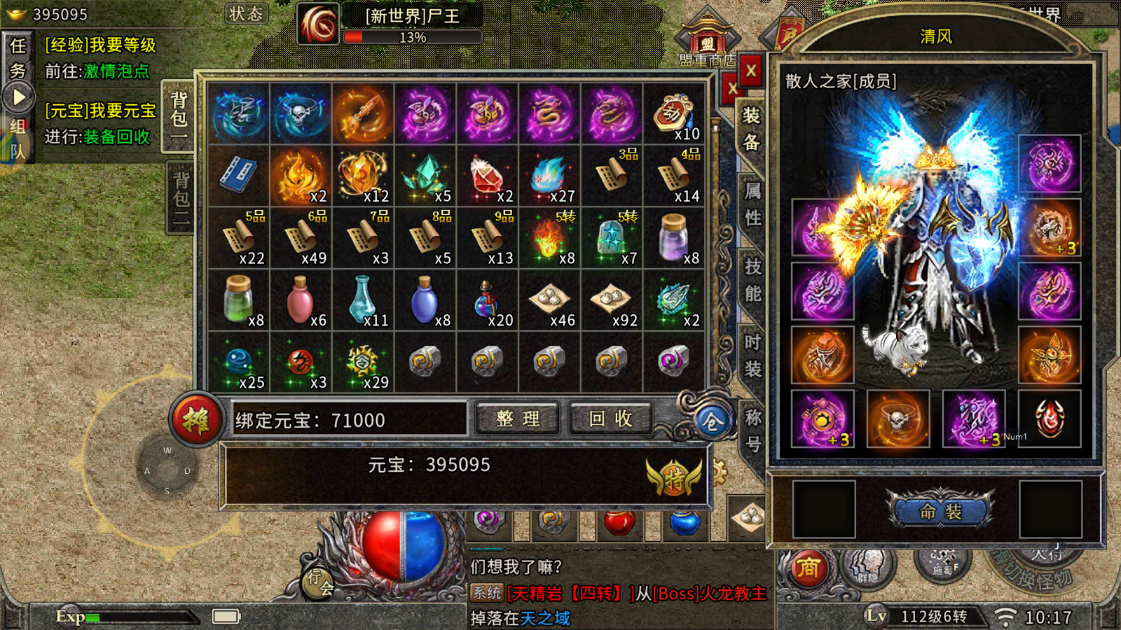Switch to 背包二 bag tab

point(180,201)
